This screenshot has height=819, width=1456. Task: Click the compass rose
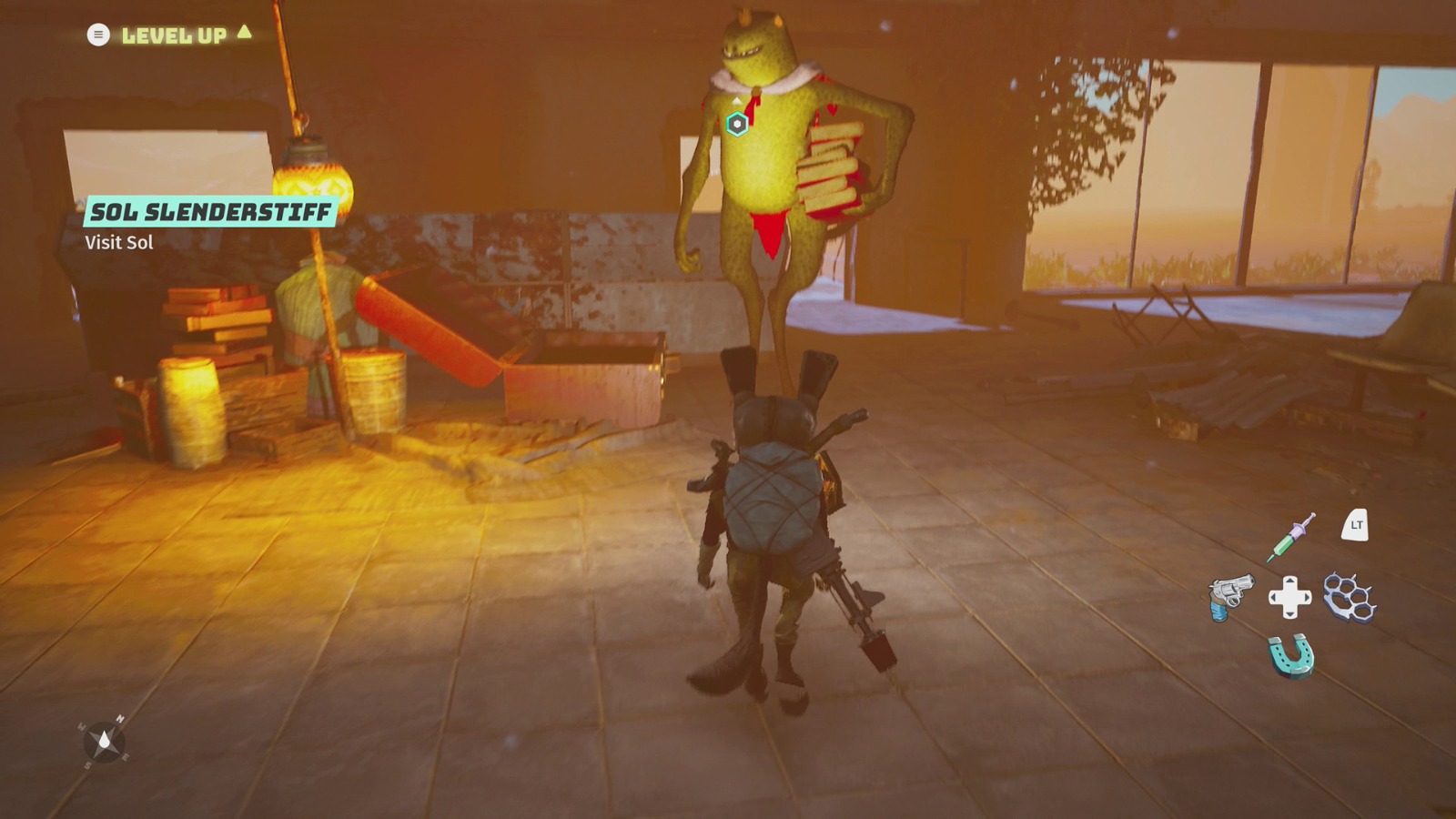(103, 739)
